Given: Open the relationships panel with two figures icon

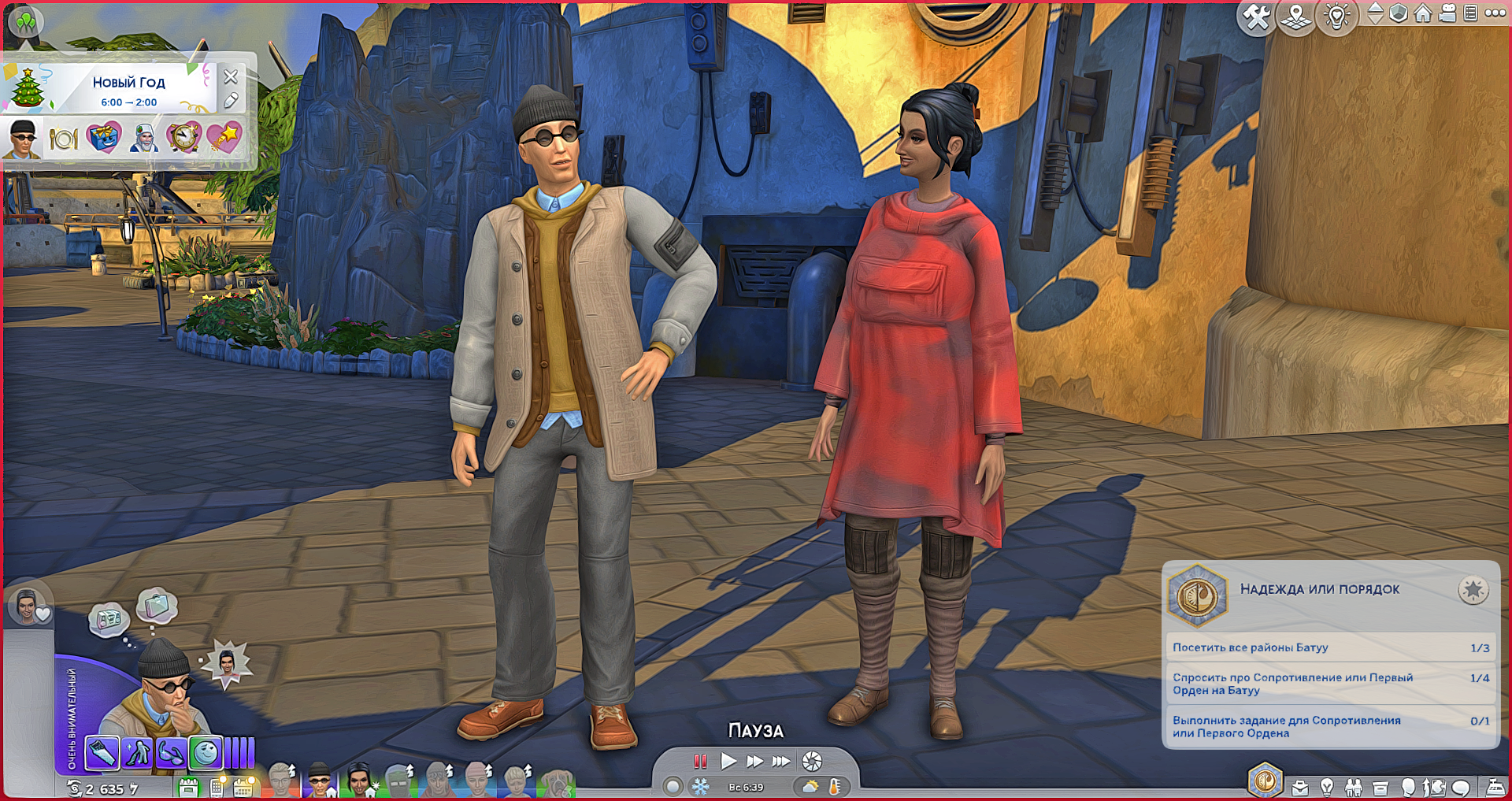Looking at the screenshot, I should [1354, 787].
